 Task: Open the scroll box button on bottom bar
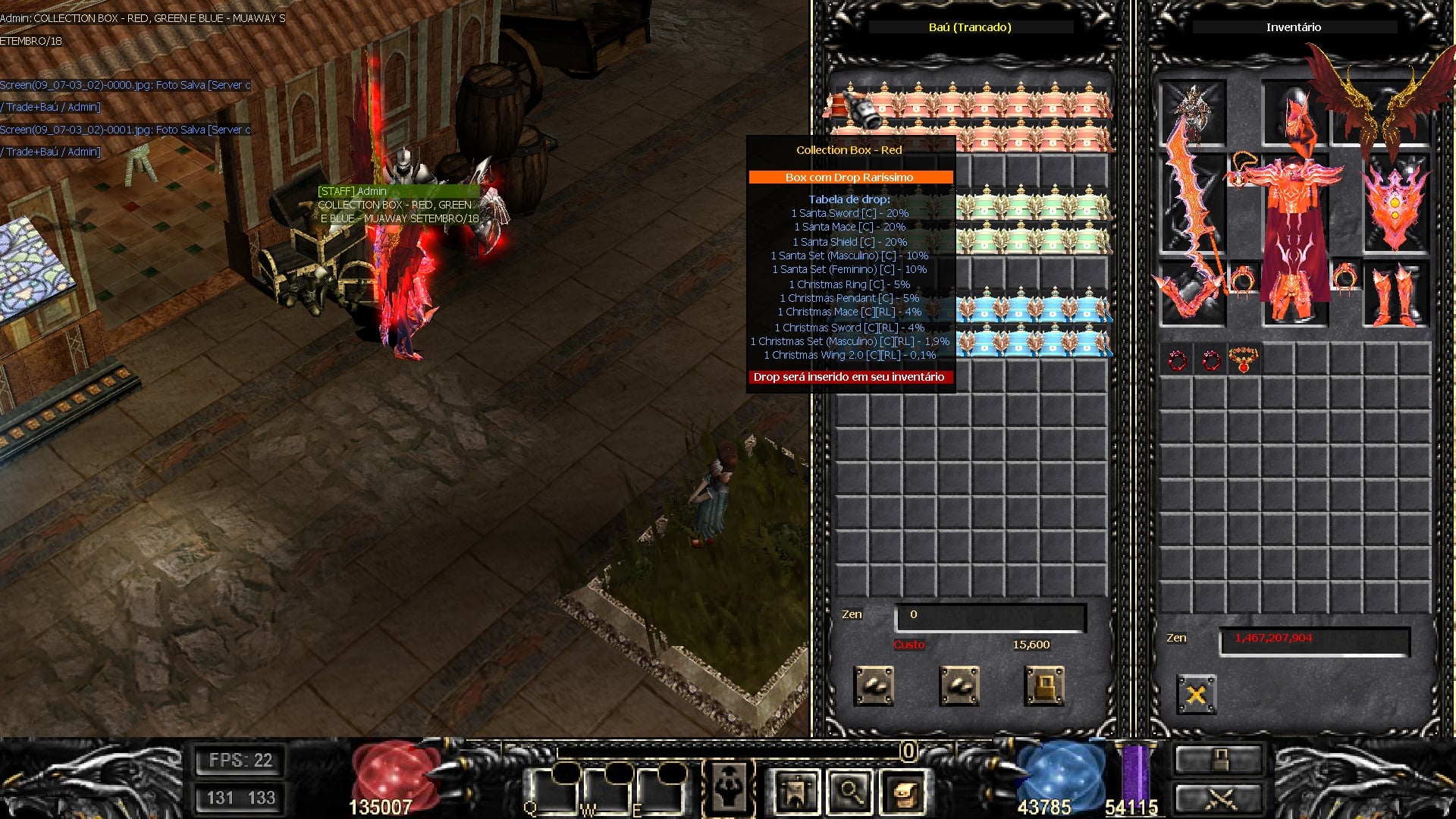(x=903, y=792)
